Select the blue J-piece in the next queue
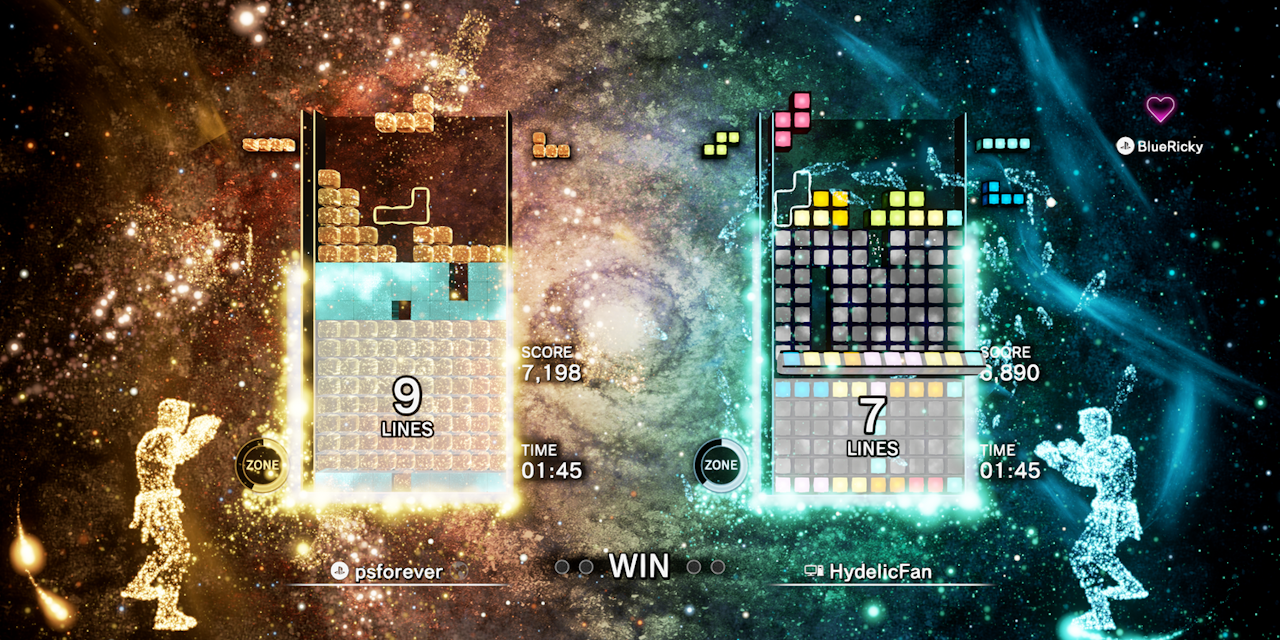Image resolution: width=1280 pixels, height=640 pixels. (1003, 194)
